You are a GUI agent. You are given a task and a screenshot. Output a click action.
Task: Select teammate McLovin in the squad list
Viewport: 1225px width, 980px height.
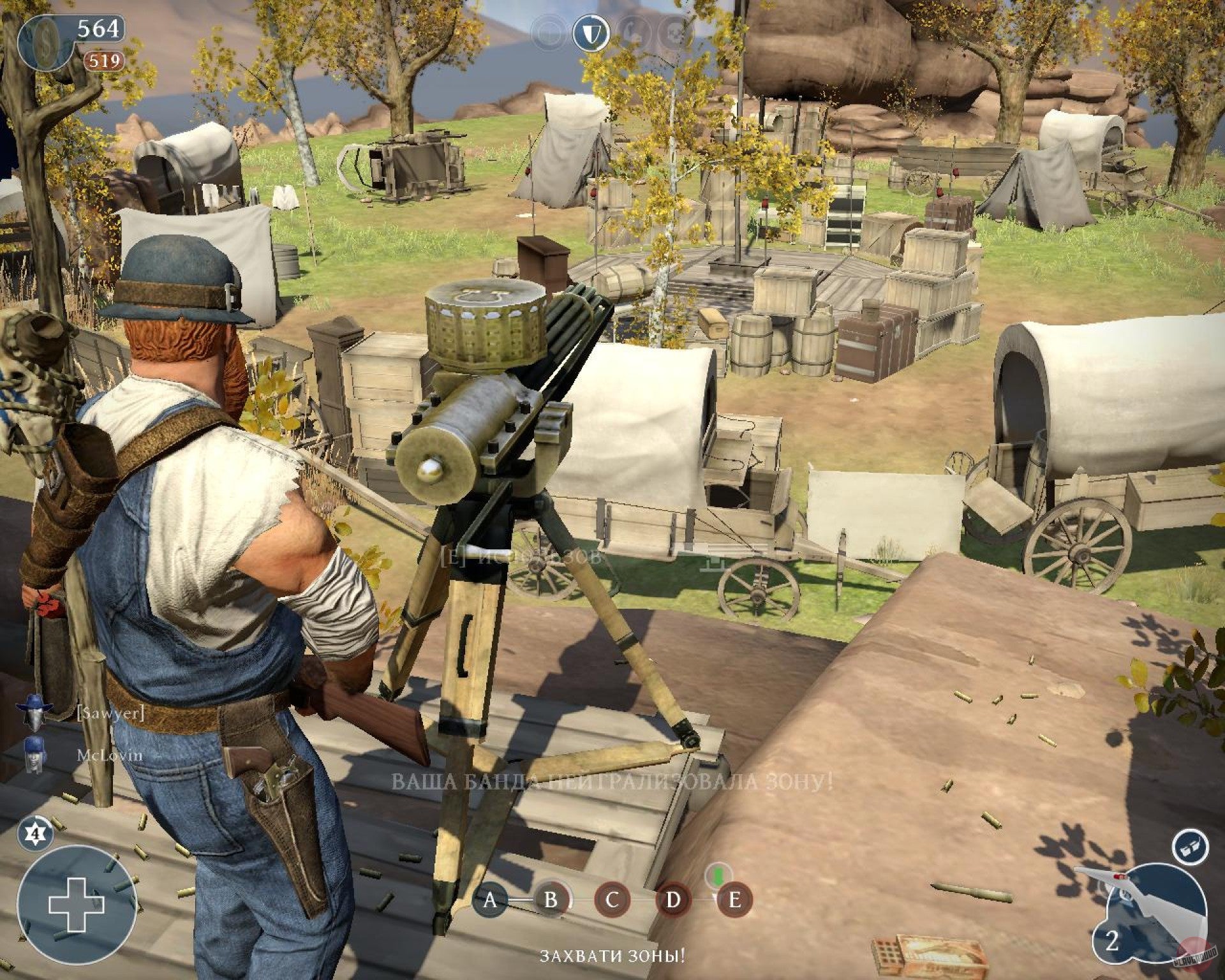[x=110, y=755]
